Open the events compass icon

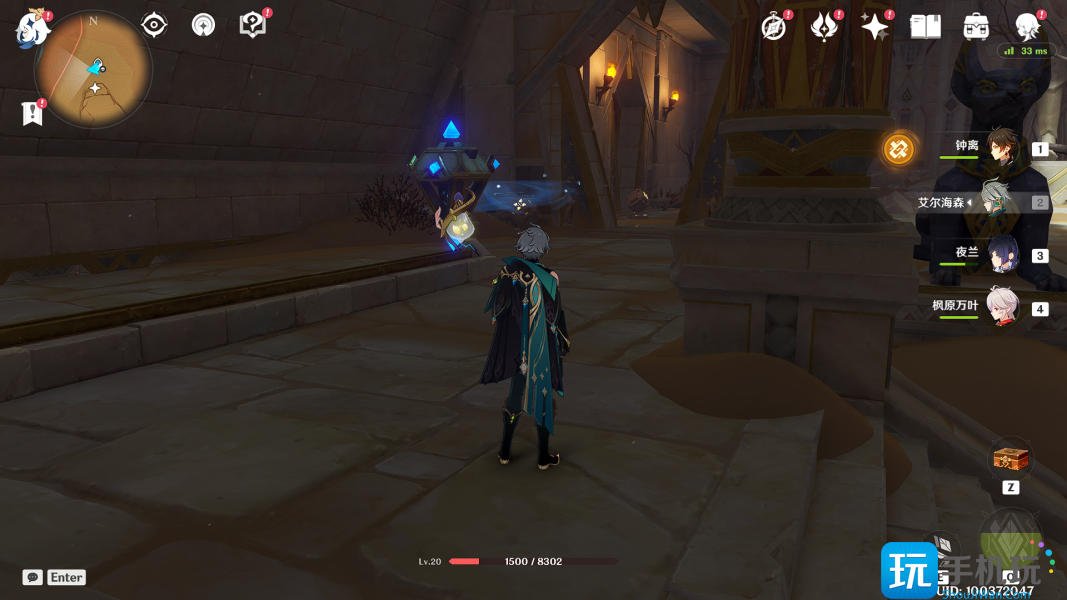click(x=774, y=27)
